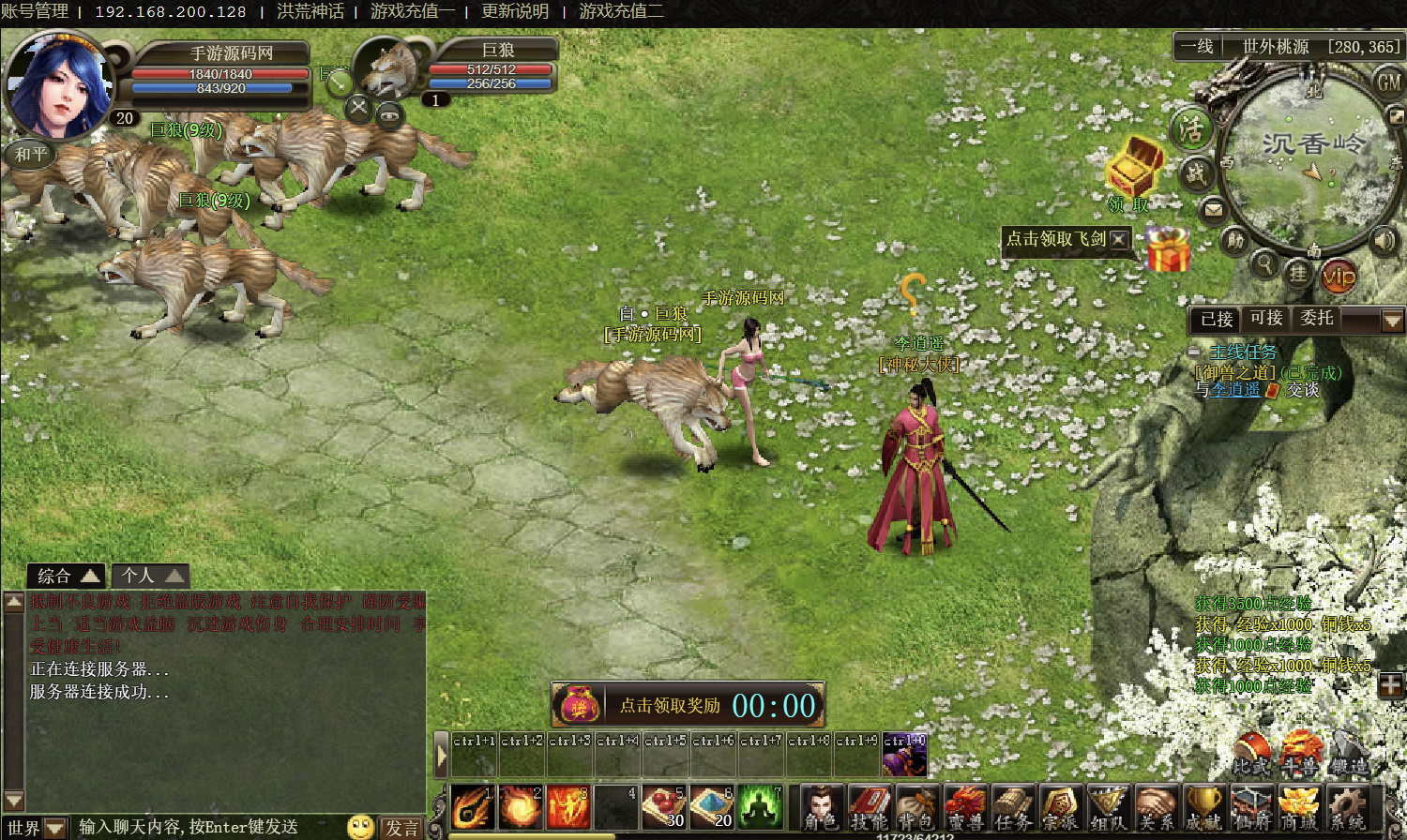Screen dimensions: 1407x840
Task: Send chat with the 发言 button
Action: (402, 827)
